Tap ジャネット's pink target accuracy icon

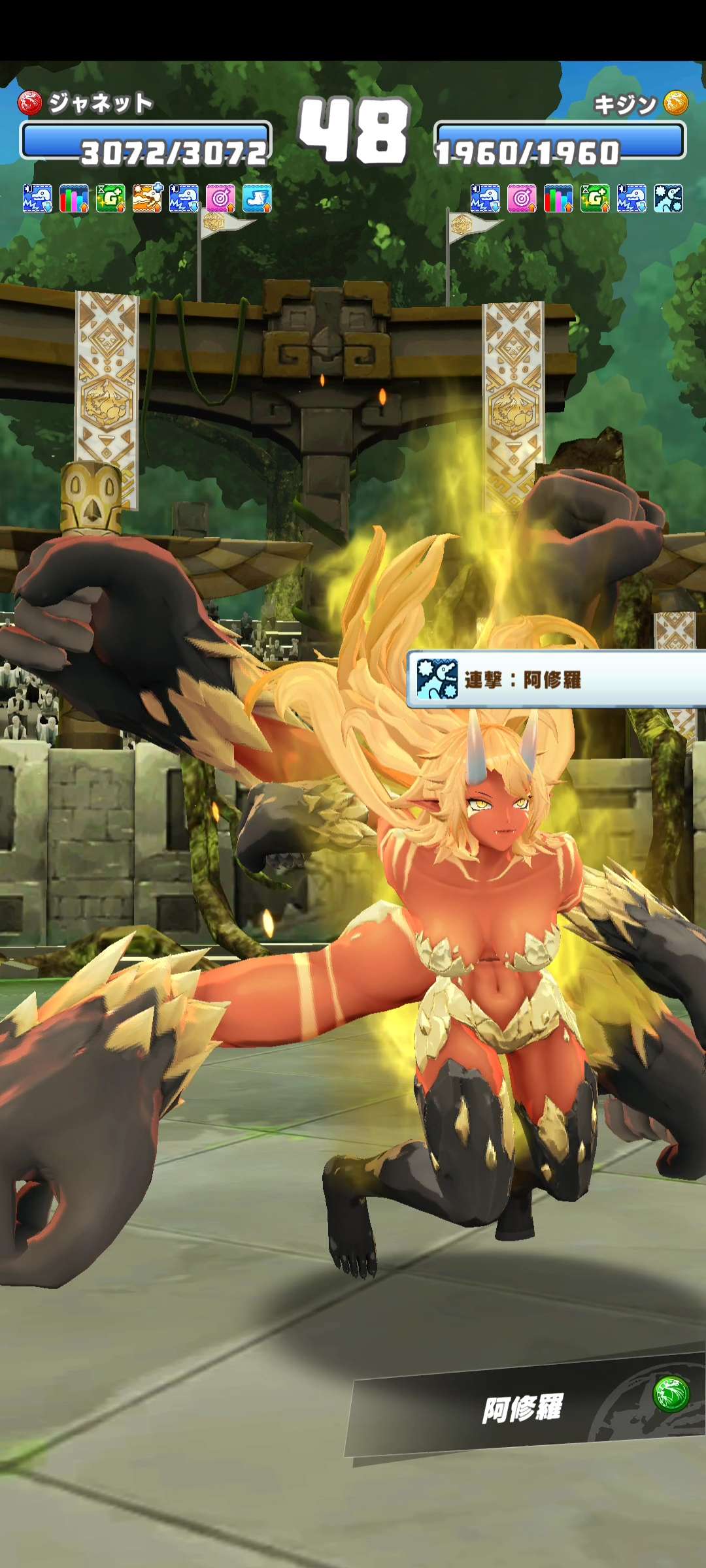tap(220, 199)
